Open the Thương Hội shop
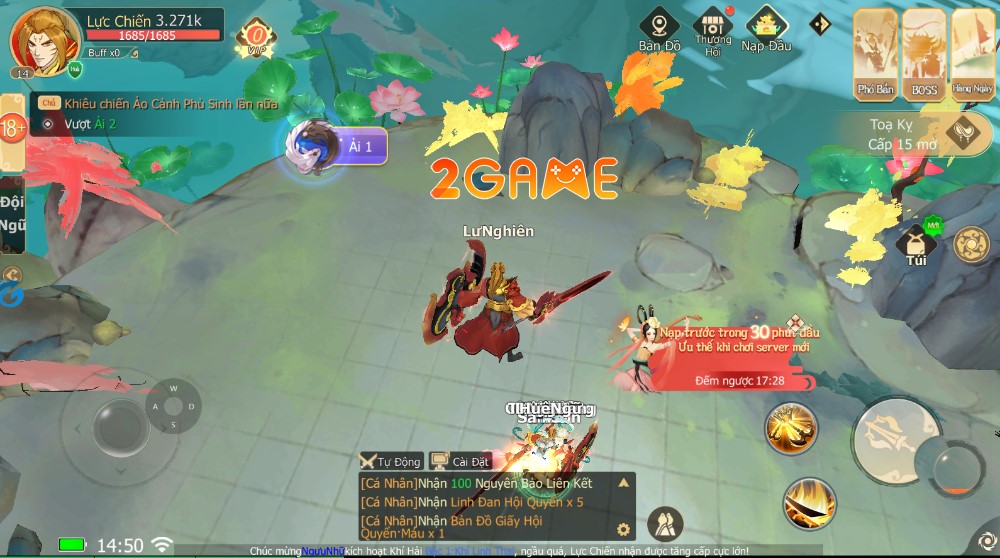1000x558 pixels. [x=713, y=30]
